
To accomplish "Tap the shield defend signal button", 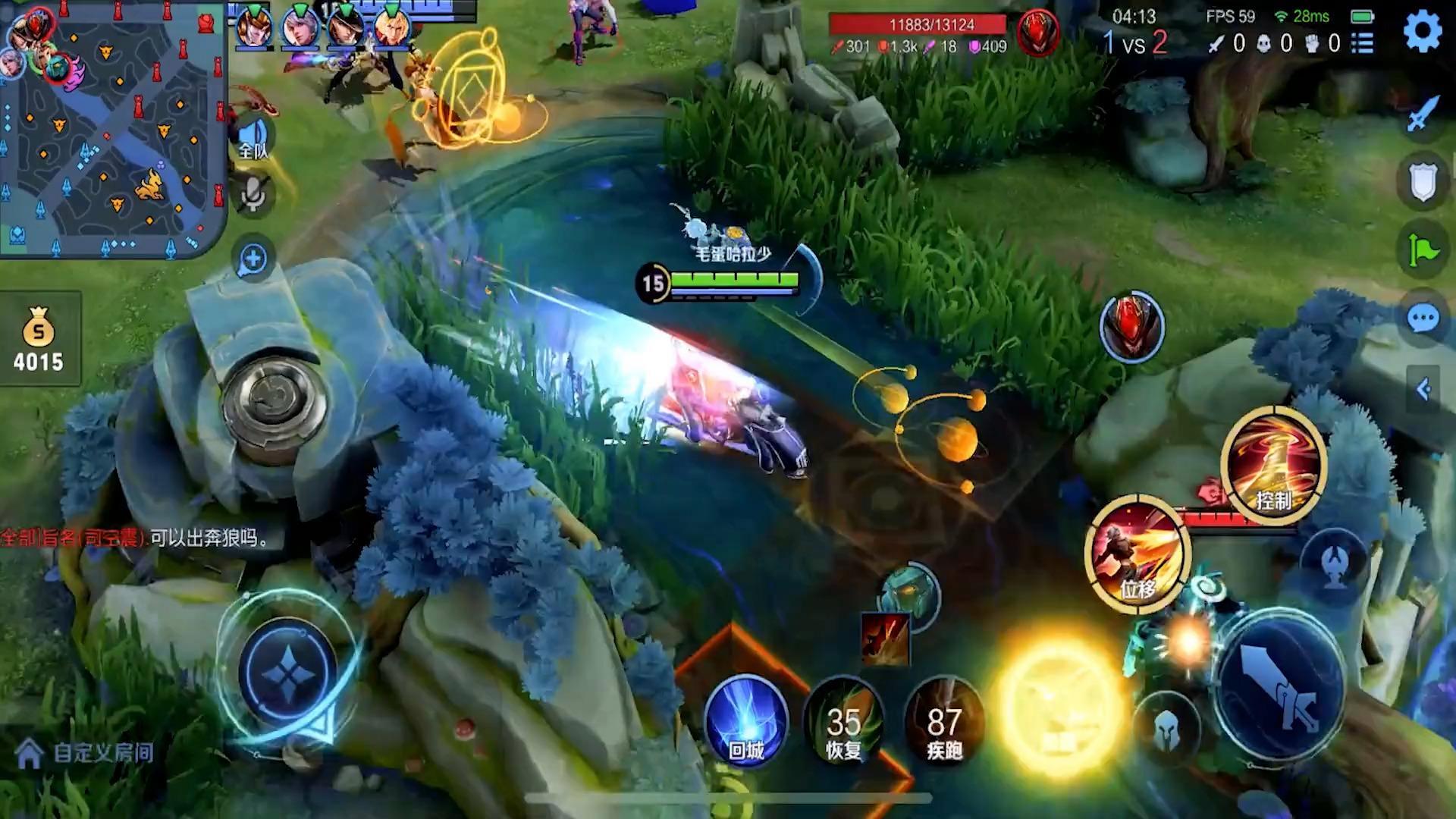I will tap(1423, 182).
